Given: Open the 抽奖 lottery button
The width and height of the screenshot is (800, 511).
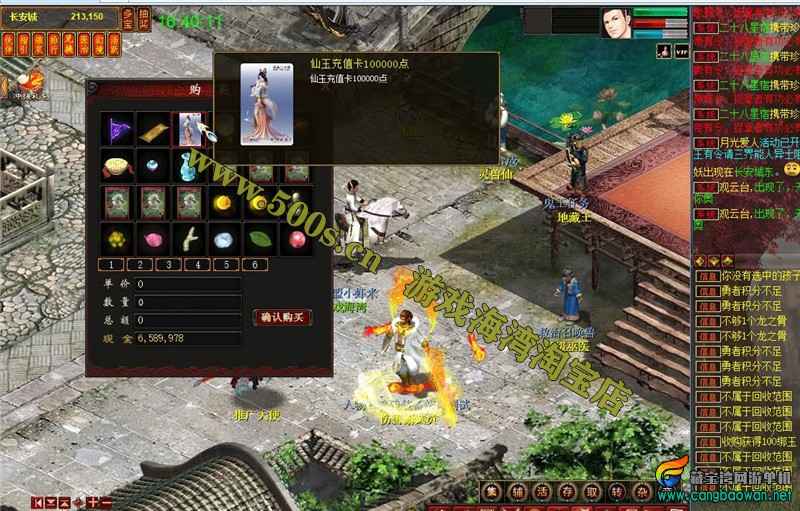Looking at the screenshot, I should (x=144, y=18).
